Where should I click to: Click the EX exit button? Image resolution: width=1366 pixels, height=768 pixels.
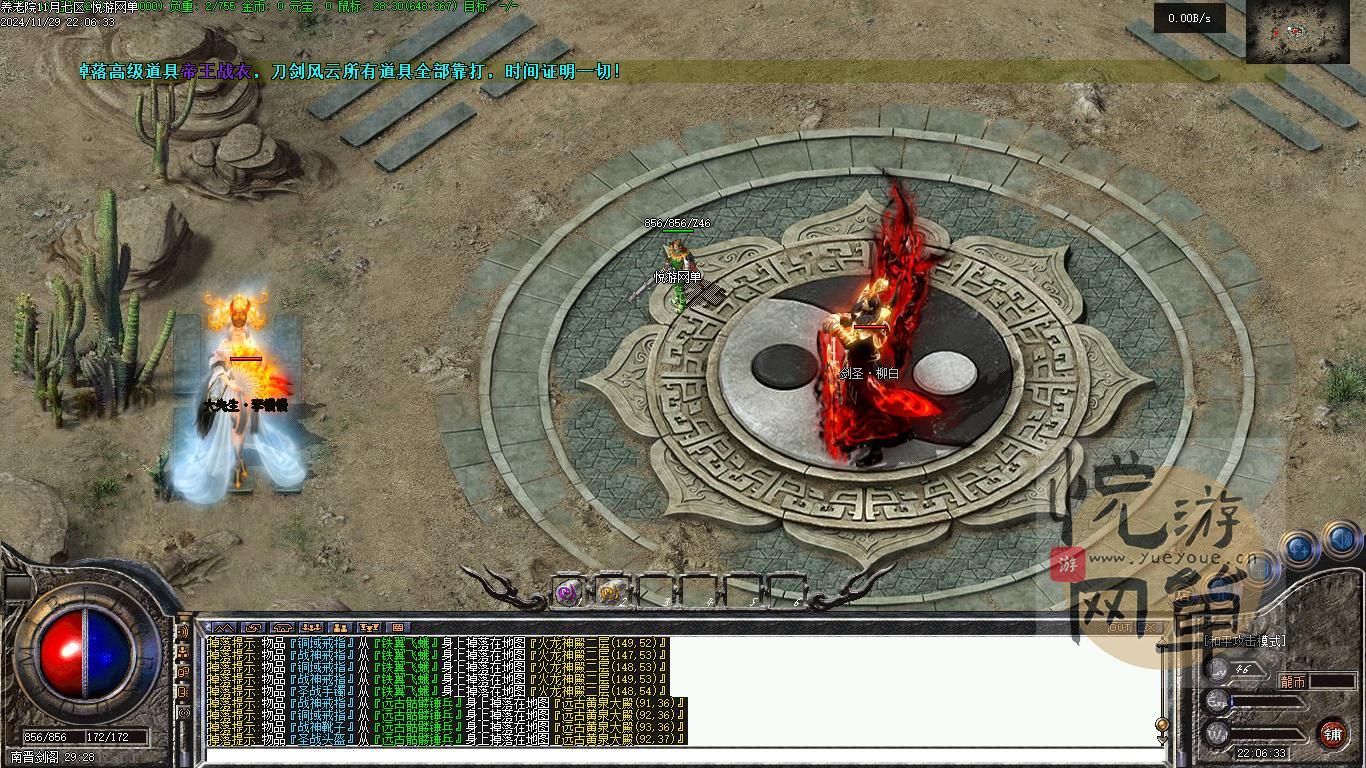coord(1151,627)
